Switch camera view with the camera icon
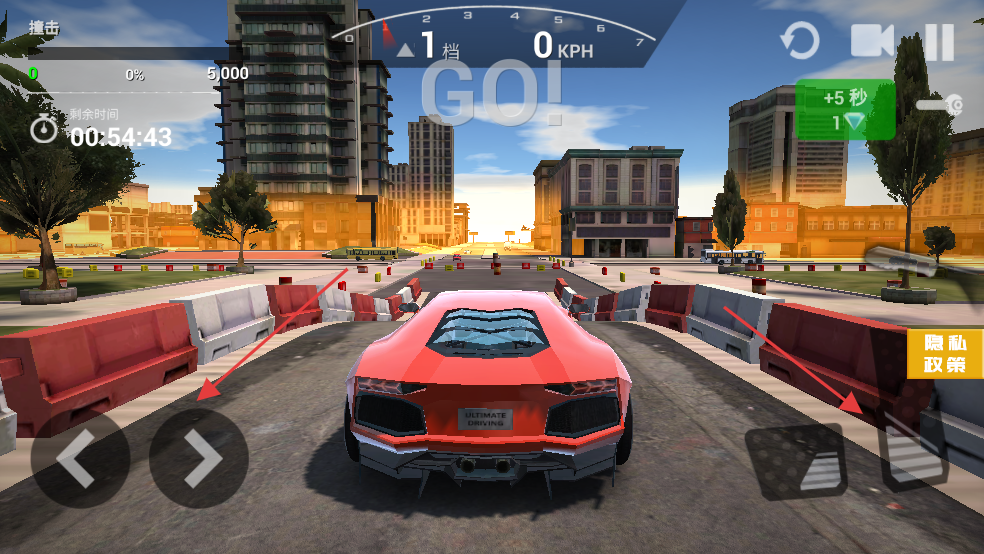This screenshot has width=984, height=554. [x=871, y=41]
